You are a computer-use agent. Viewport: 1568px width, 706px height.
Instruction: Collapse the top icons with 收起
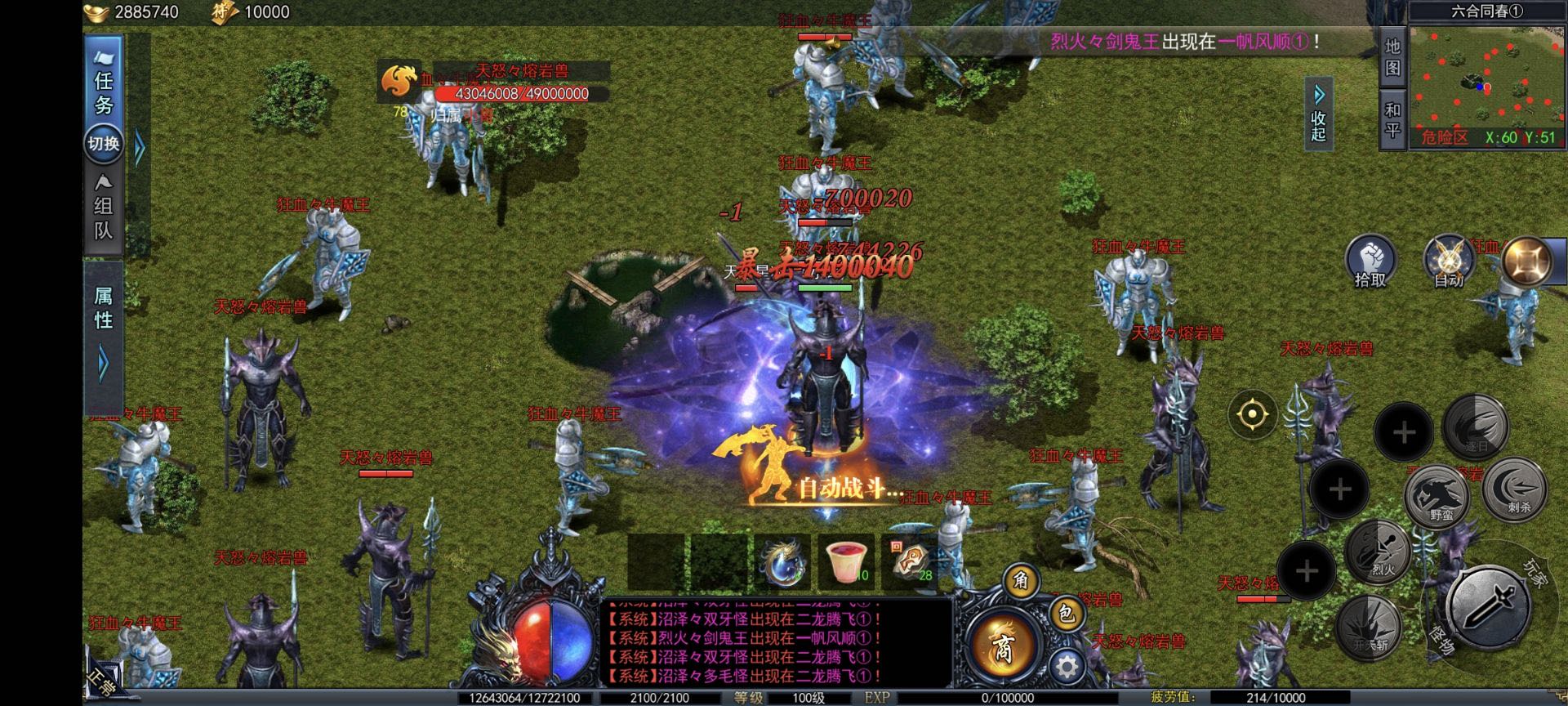coord(1319,116)
